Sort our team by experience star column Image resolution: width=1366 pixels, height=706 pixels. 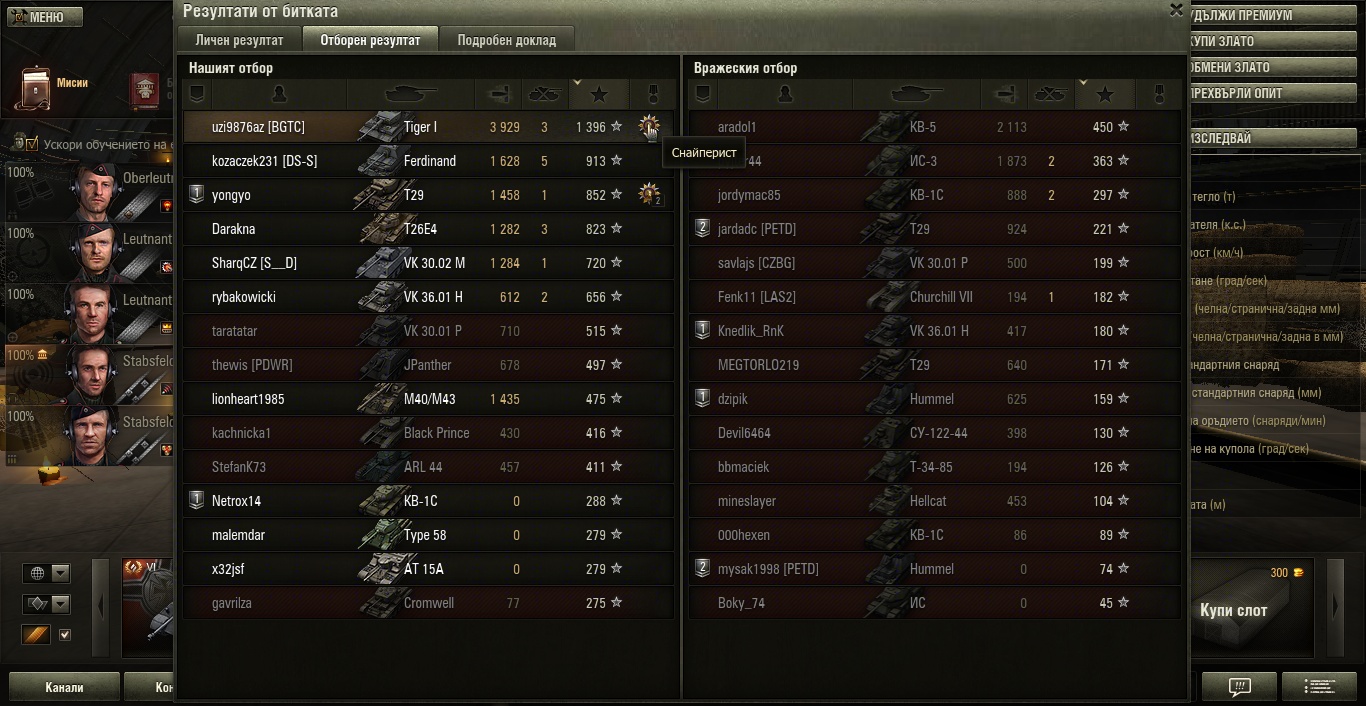(x=599, y=94)
